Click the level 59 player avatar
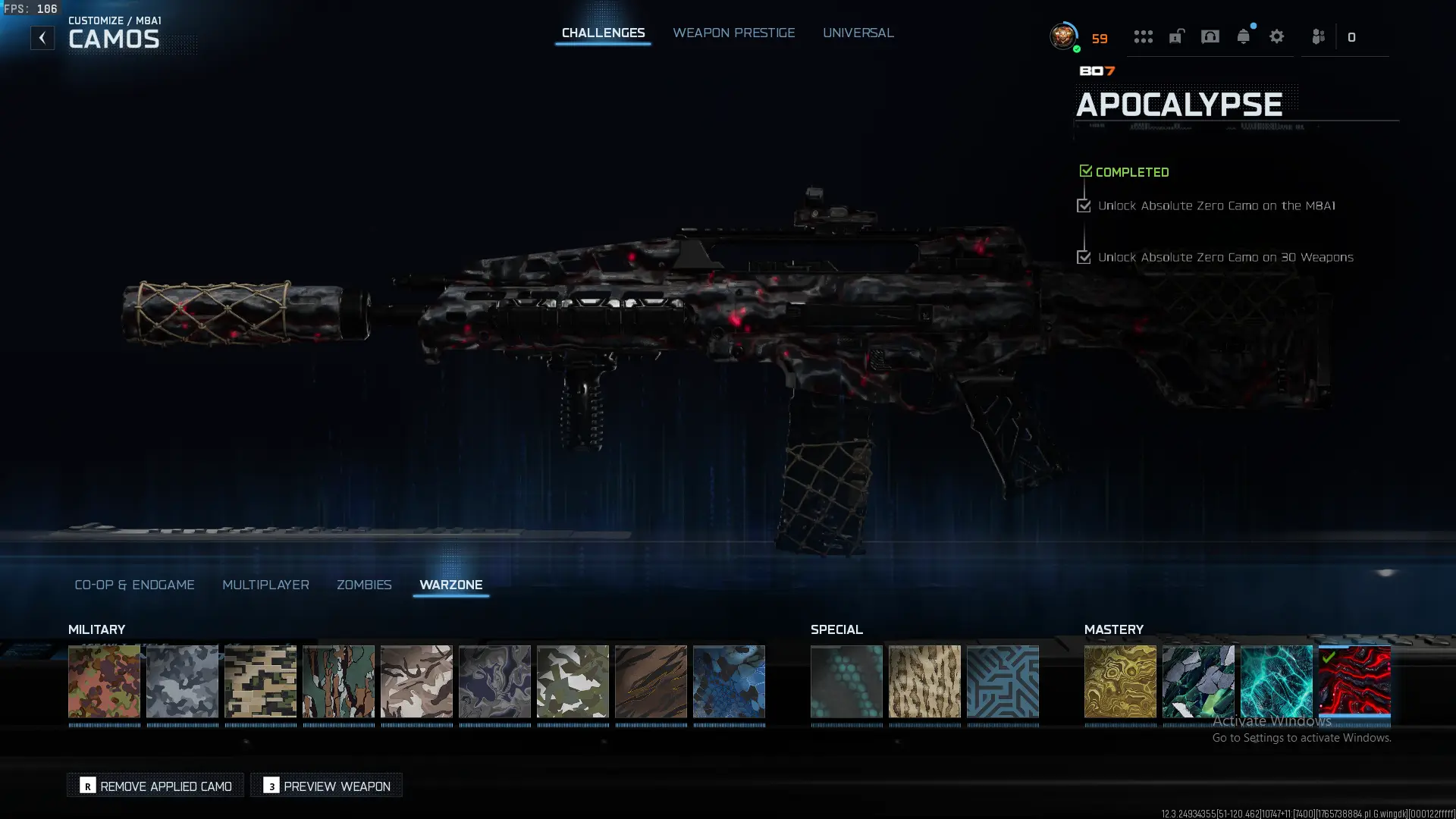 (x=1062, y=35)
